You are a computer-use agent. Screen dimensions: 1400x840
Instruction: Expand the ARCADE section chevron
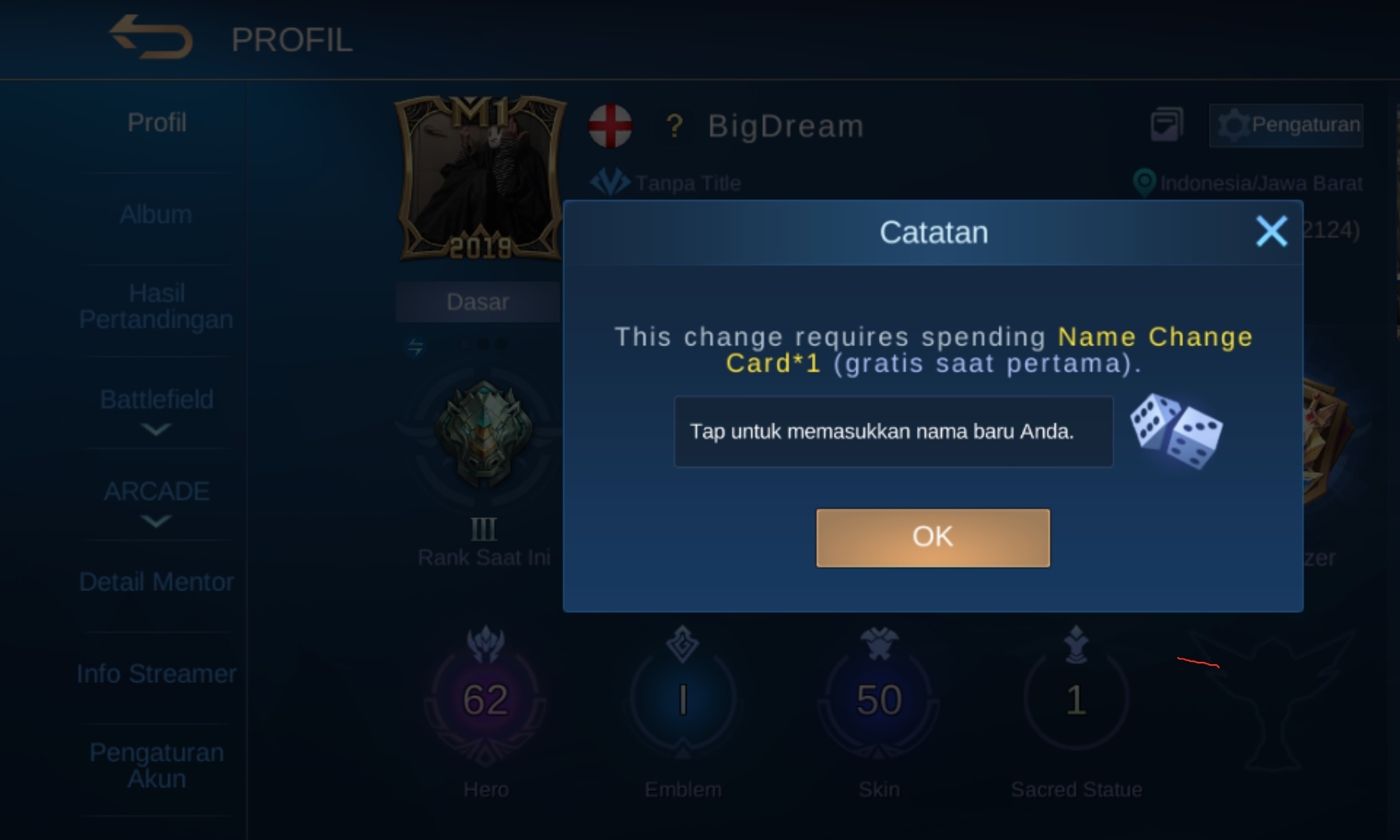[155, 522]
